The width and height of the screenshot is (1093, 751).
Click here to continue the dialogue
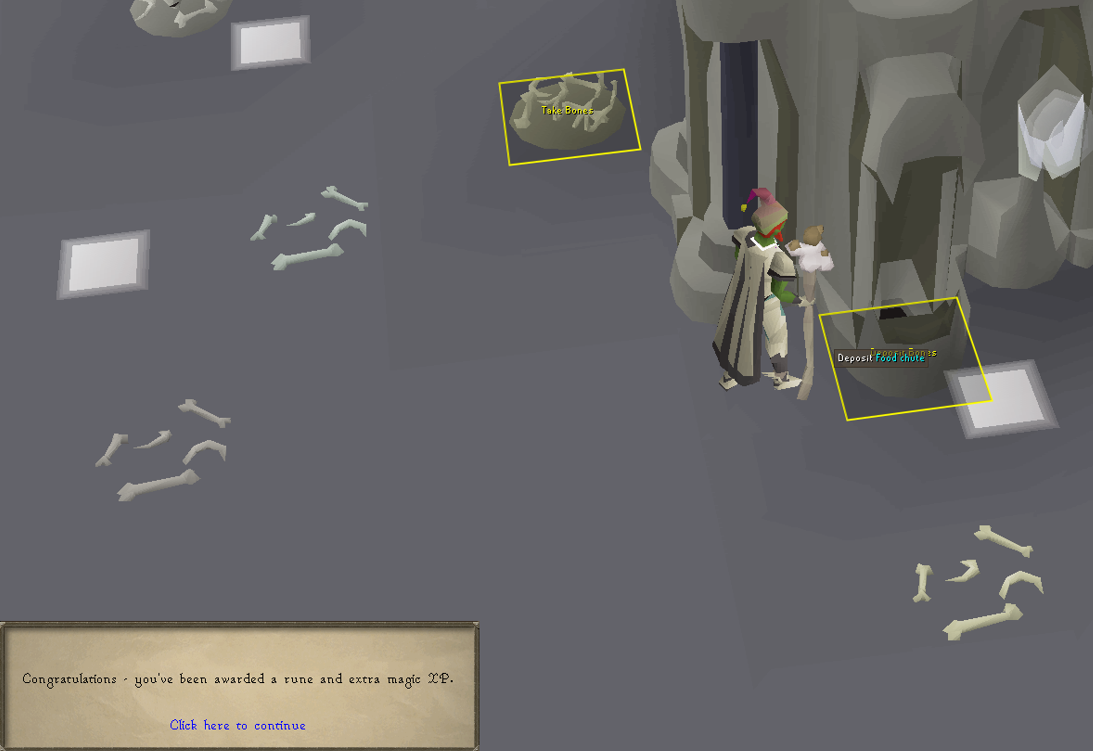point(238,725)
